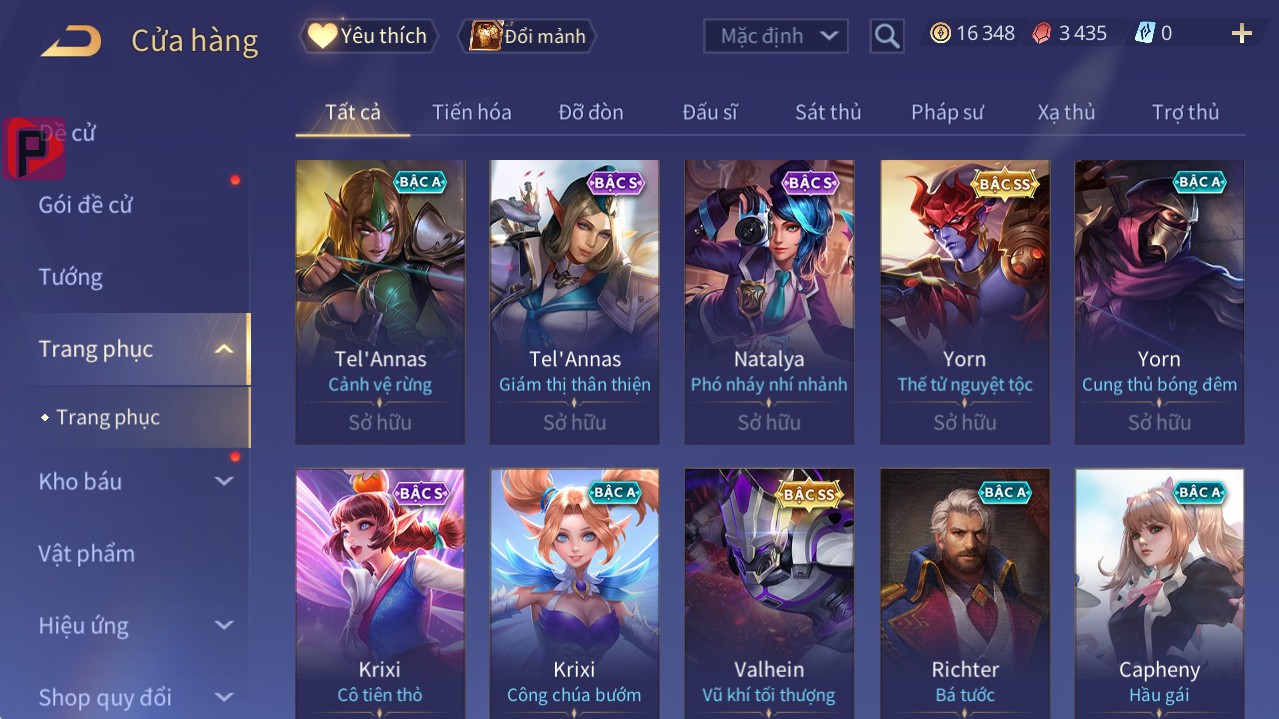Go to the Tướng section
This screenshot has height=719, width=1279.
tap(70, 277)
